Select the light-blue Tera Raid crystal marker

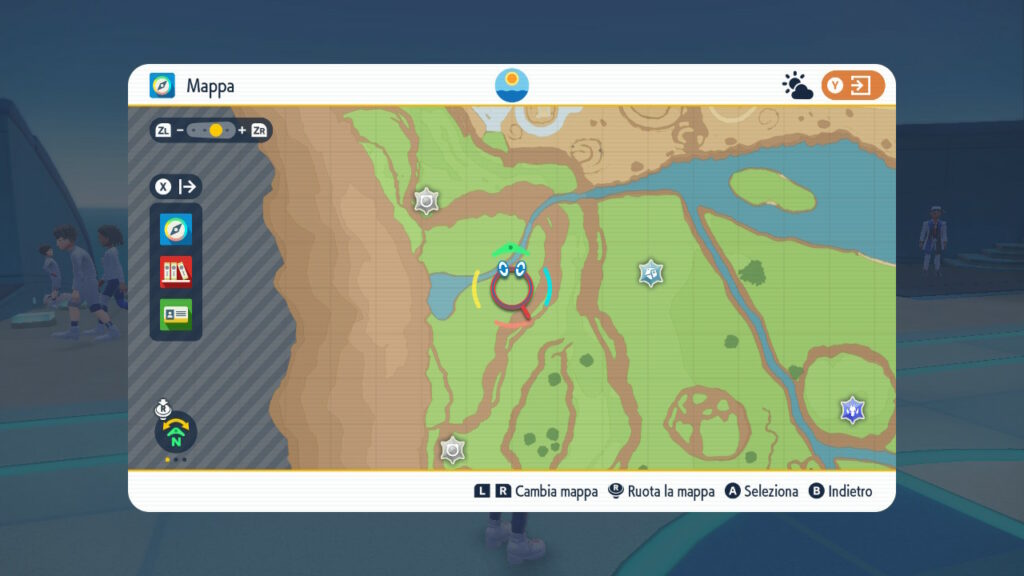coord(651,272)
